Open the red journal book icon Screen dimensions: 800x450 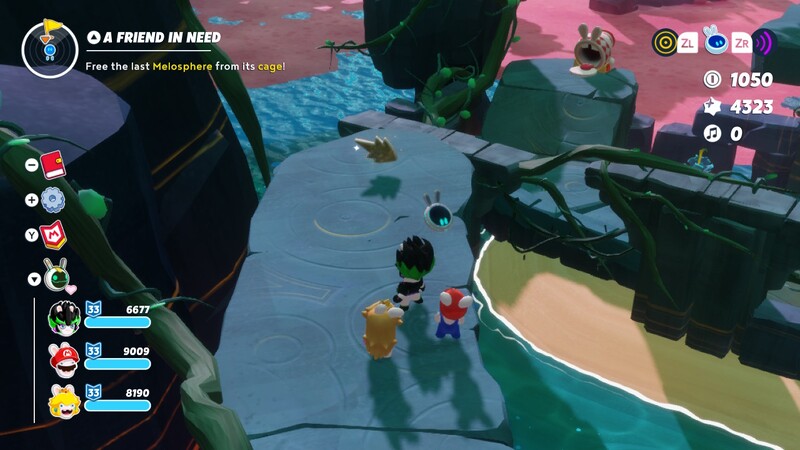pos(54,163)
